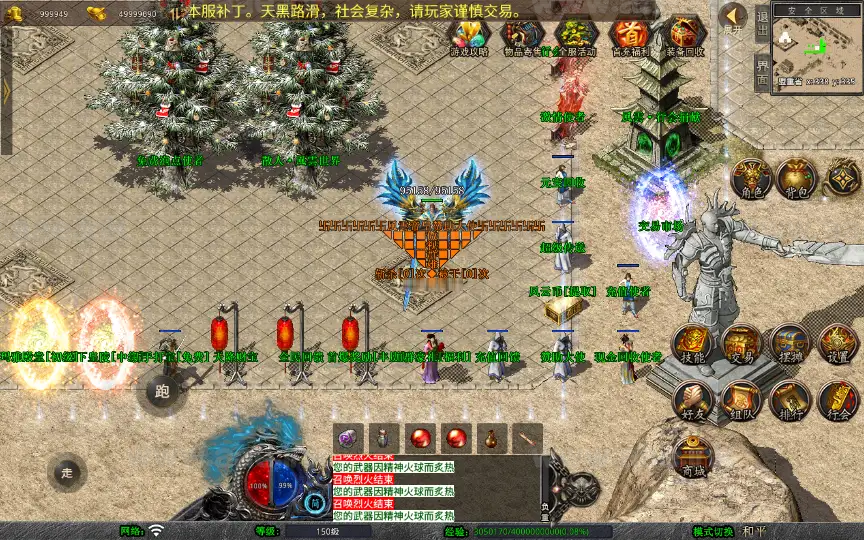Screen dimensions: 864x540
Task: Open the 装备回收 equipment recycle chest
Action: point(684,37)
